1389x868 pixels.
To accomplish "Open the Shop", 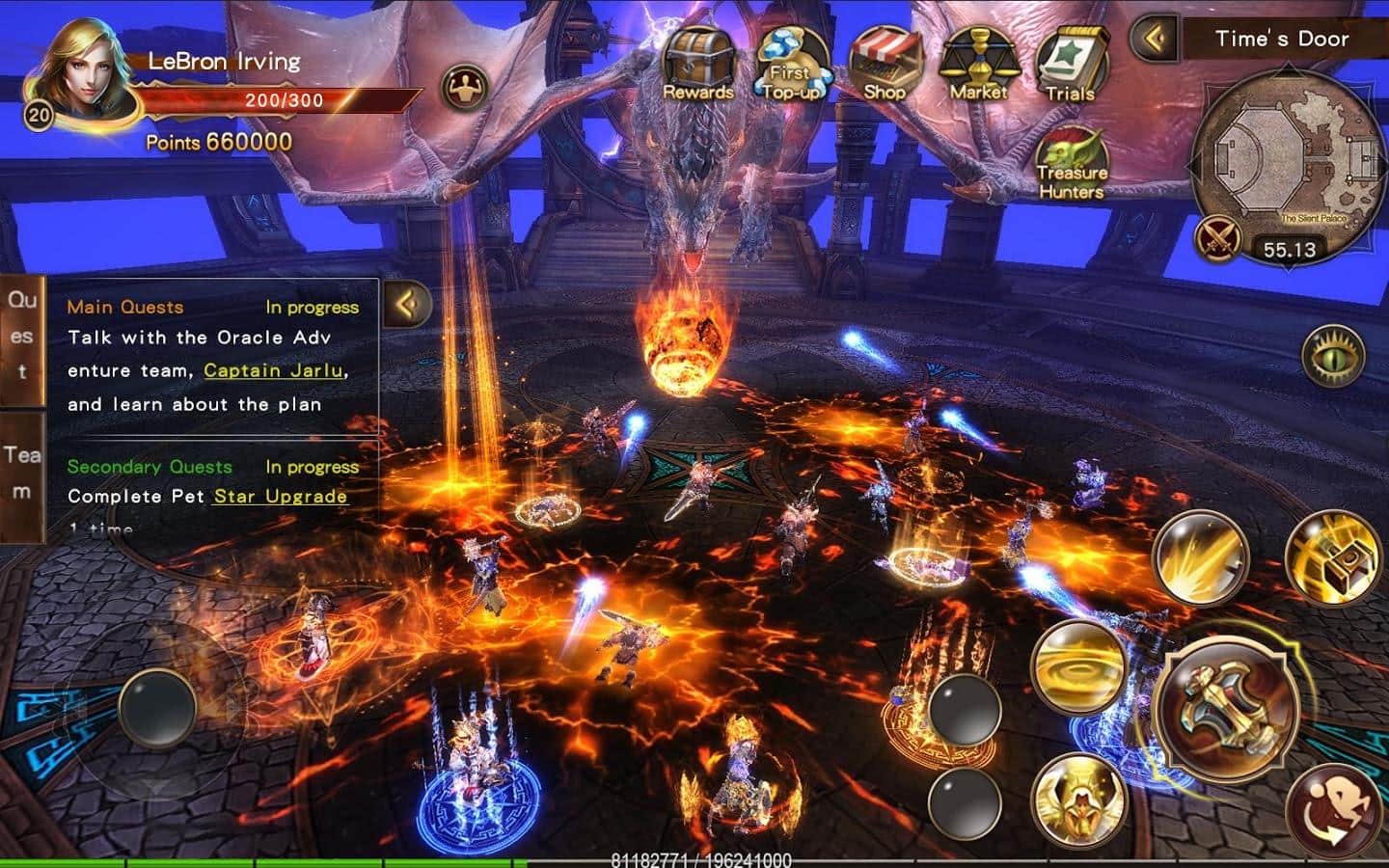I will click(x=884, y=64).
